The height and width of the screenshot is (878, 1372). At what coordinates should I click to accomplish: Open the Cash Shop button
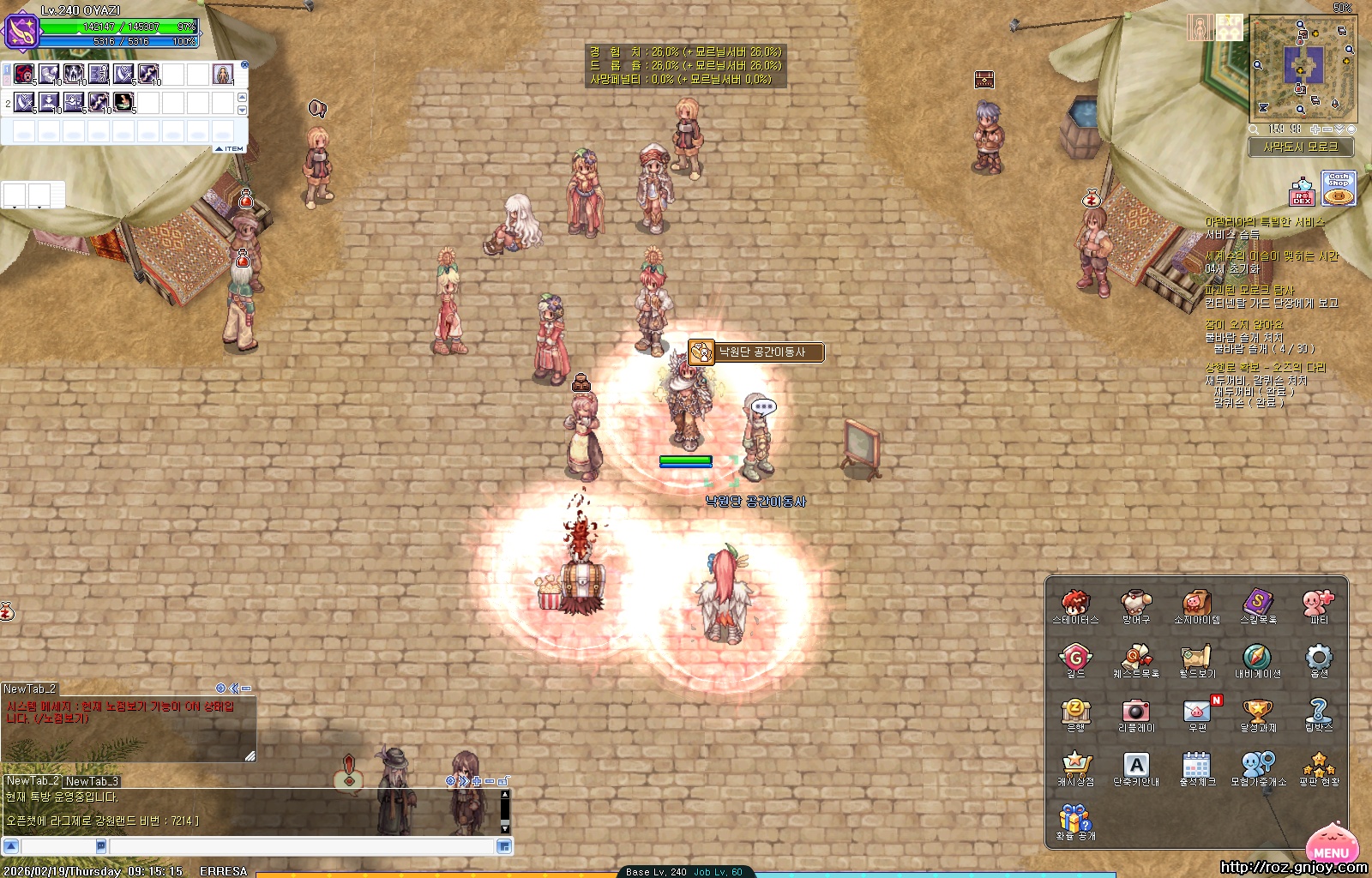(1339, 189)
